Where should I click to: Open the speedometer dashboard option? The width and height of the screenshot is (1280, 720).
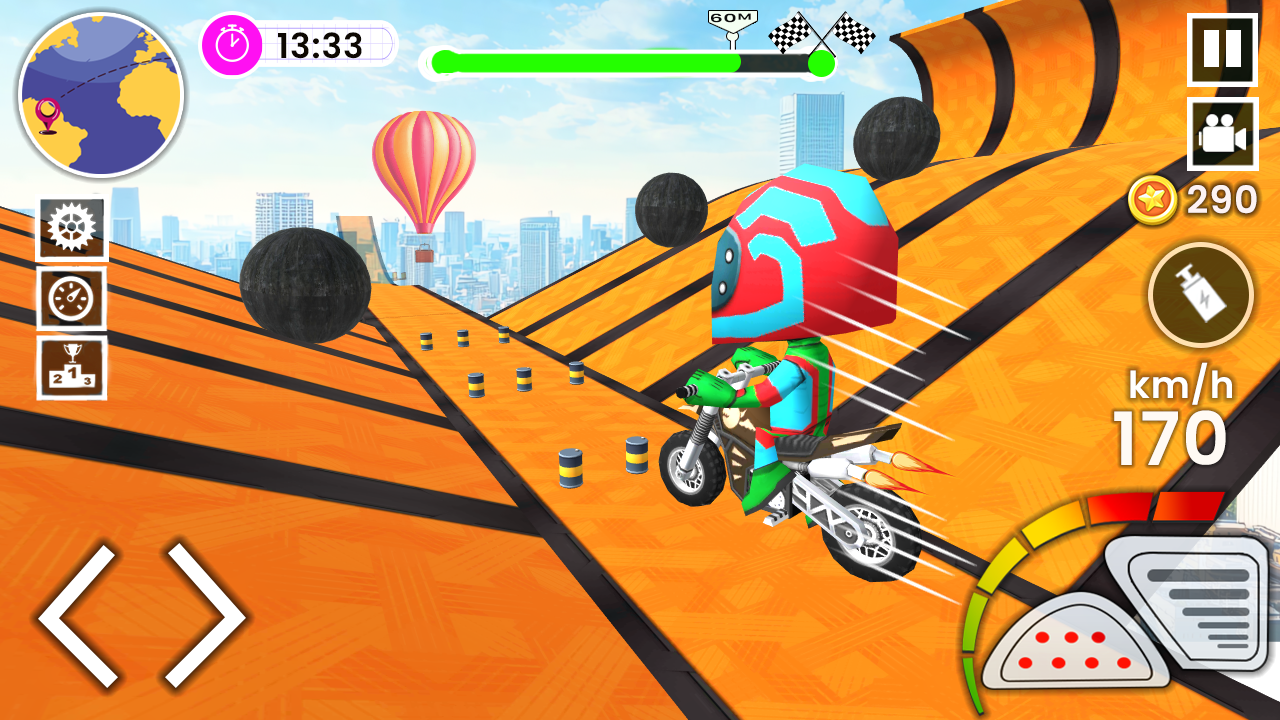[71, 296]
